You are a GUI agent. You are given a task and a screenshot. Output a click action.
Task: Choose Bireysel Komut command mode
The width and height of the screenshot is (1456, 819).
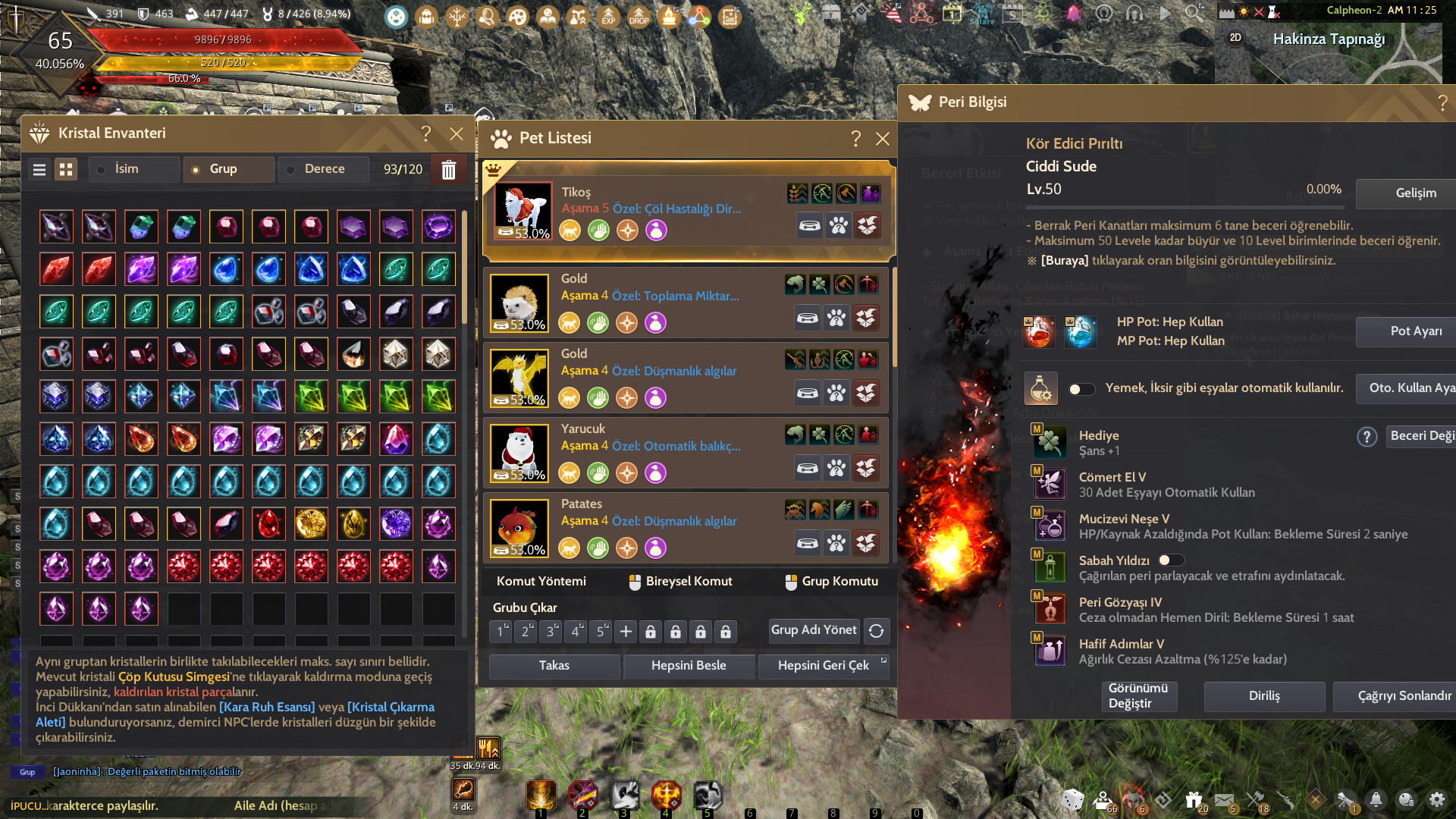pyautogui.click(x=680, y=582)
